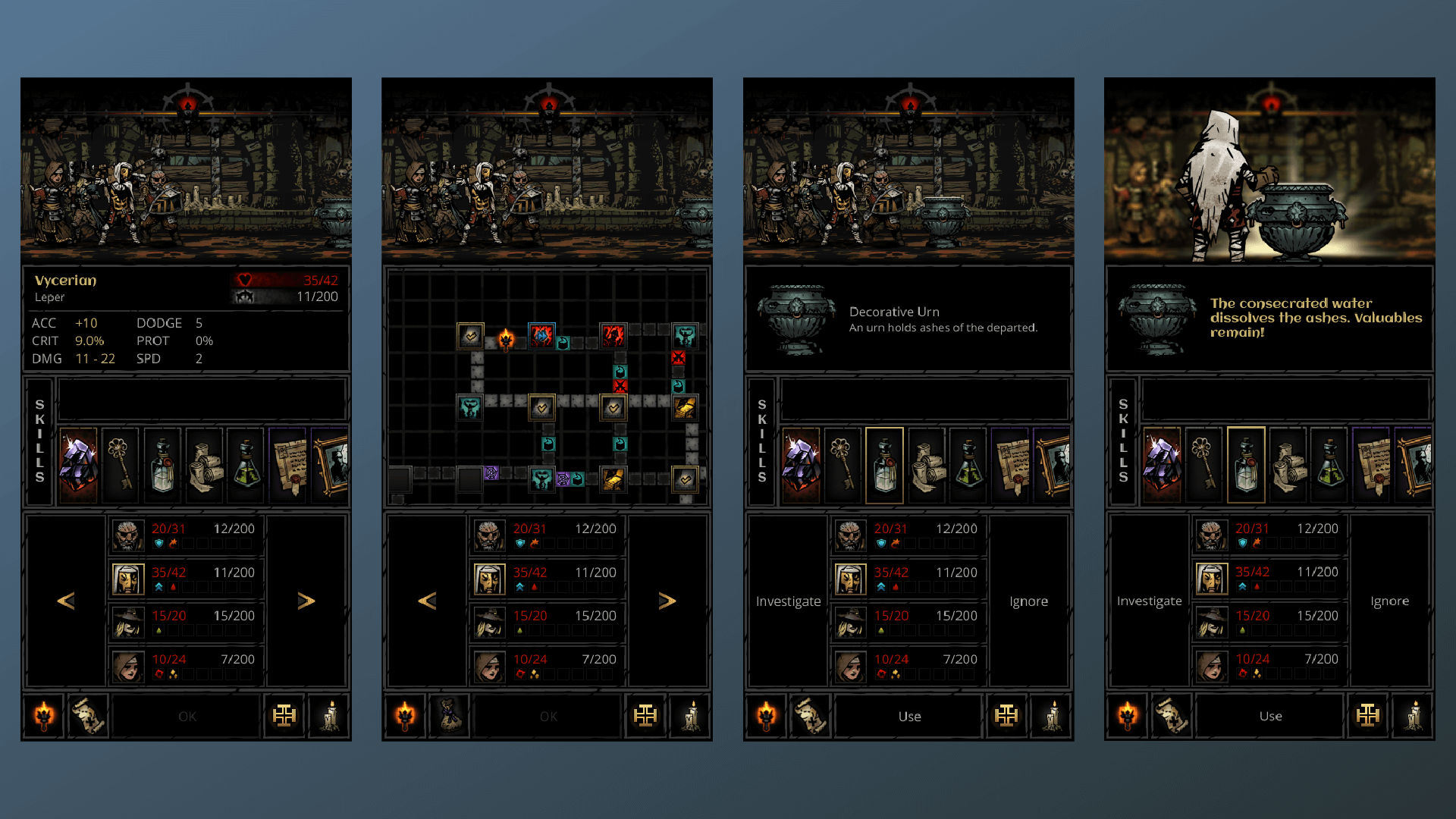Tap Vycerian's stress meter icon
Viewport: 1456px width, 819px height.
click(x=244, y=297)
